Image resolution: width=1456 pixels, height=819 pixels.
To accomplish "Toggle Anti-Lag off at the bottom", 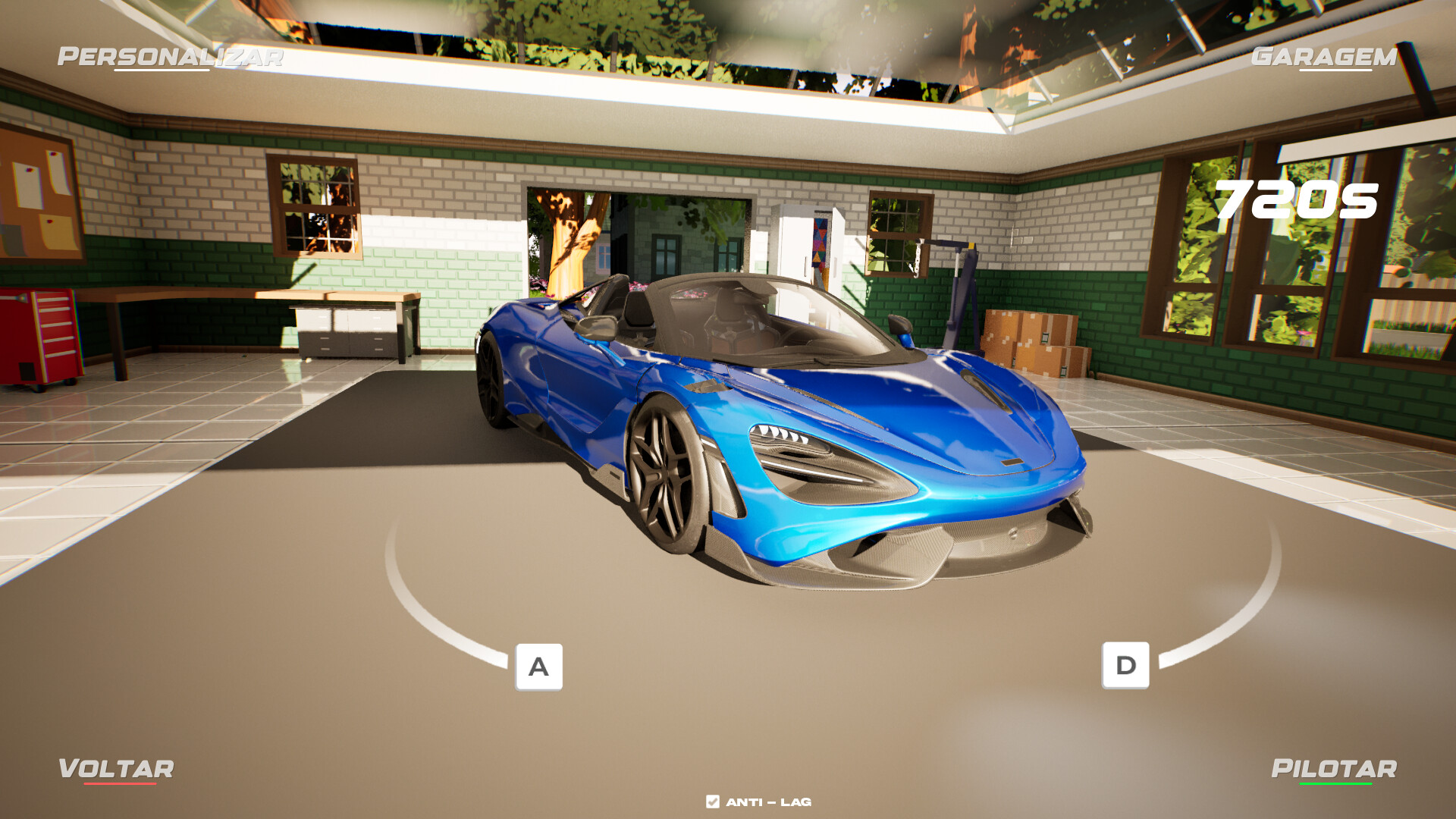I will coord(712,800).
